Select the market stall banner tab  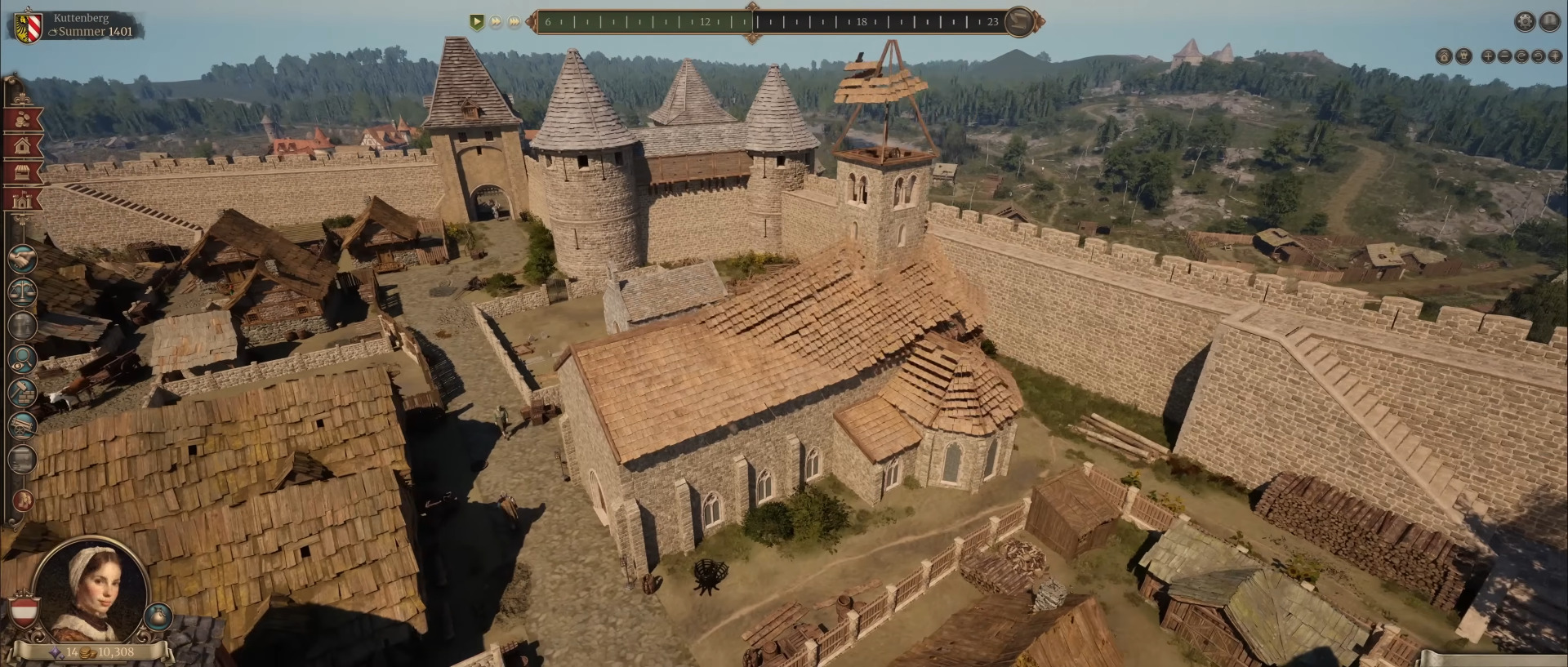22,173
